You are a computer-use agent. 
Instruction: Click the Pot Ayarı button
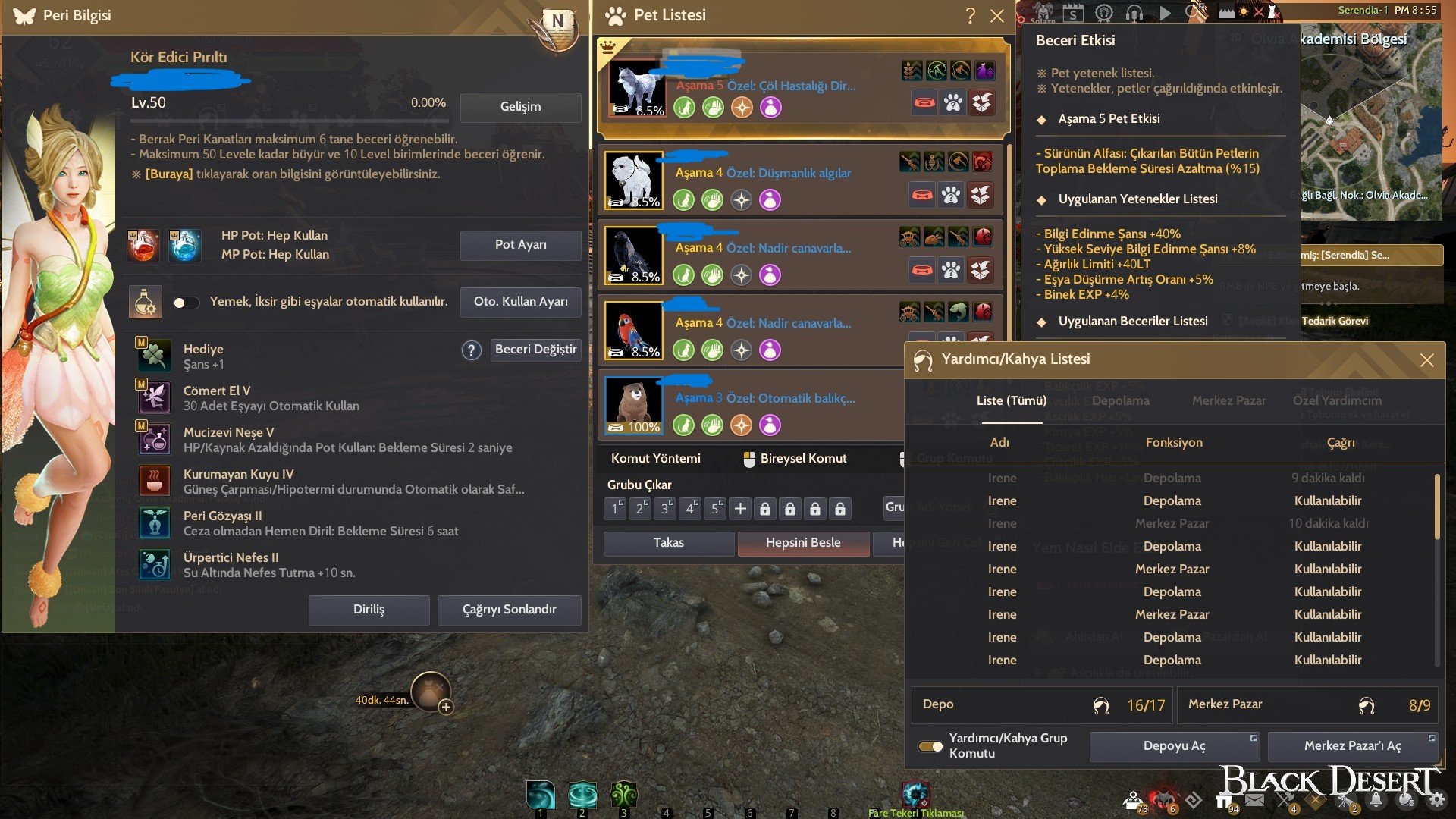pos(520,245)
